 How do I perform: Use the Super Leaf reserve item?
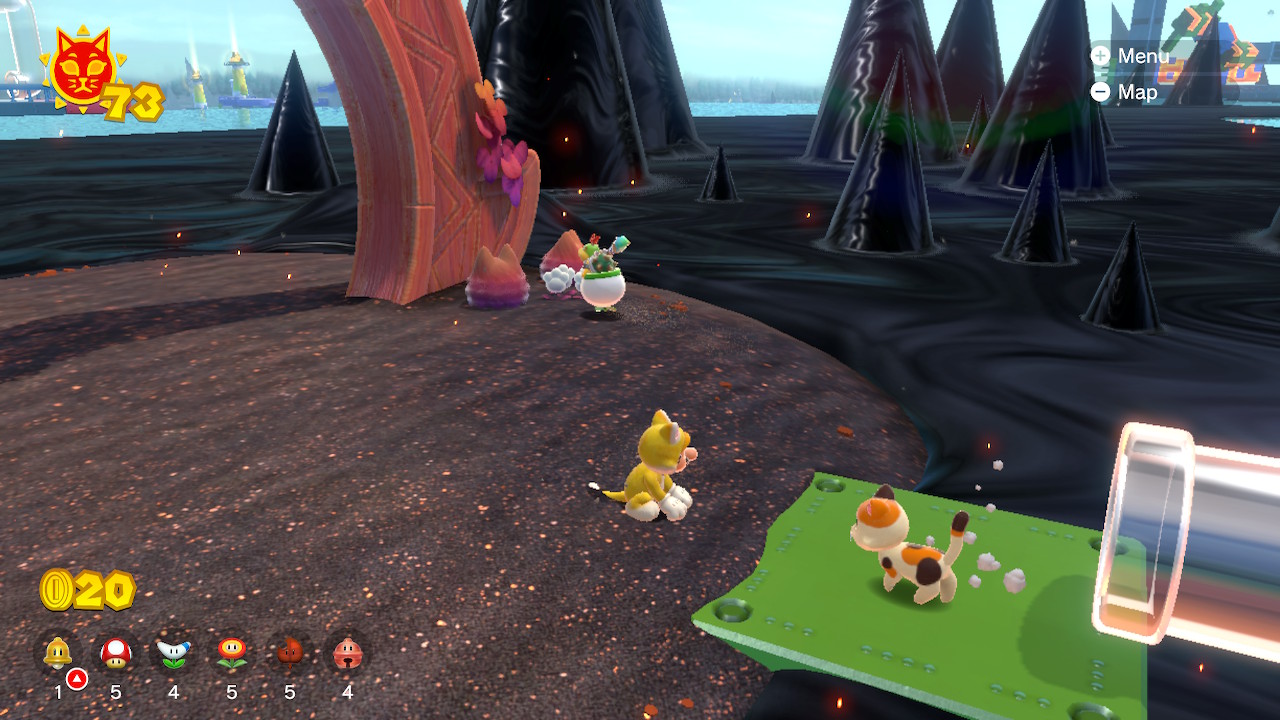[x=290, y=653]
